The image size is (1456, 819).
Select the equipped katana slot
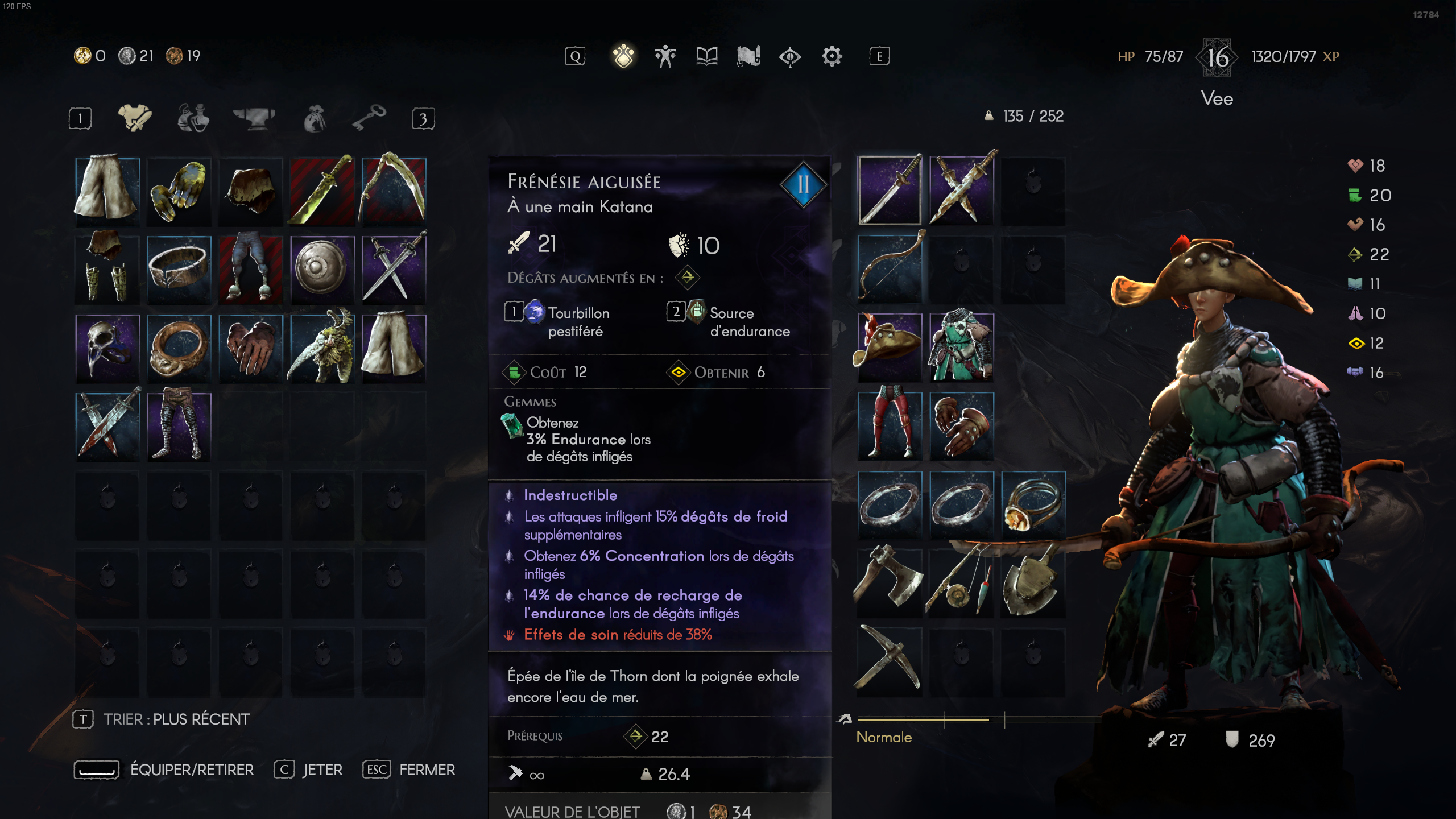pyautogui.click(x=891, y=191)
